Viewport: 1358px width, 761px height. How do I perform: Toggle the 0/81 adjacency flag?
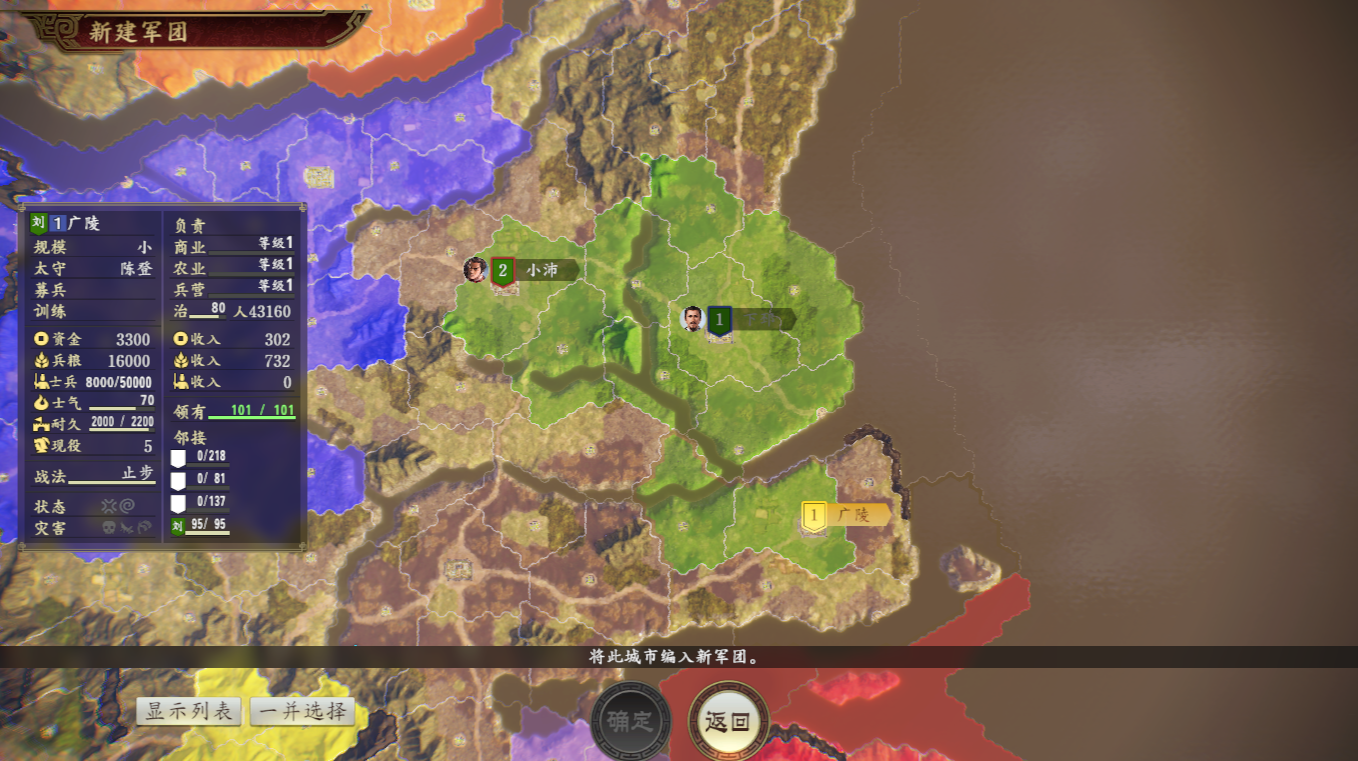tap(179, 481)
